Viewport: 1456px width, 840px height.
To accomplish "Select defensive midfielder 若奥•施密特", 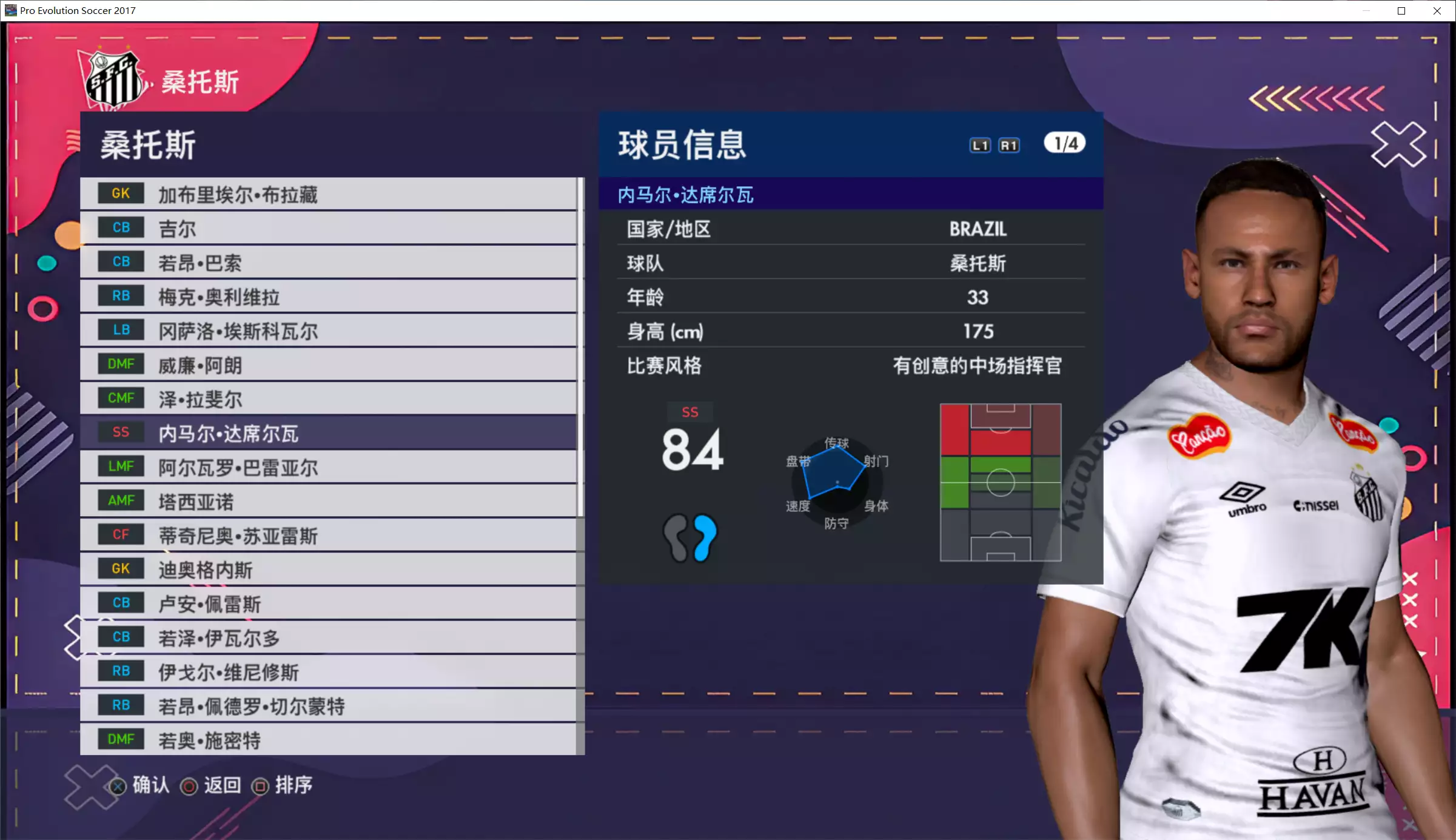I will pyautogui.click(x=327, y=739).
